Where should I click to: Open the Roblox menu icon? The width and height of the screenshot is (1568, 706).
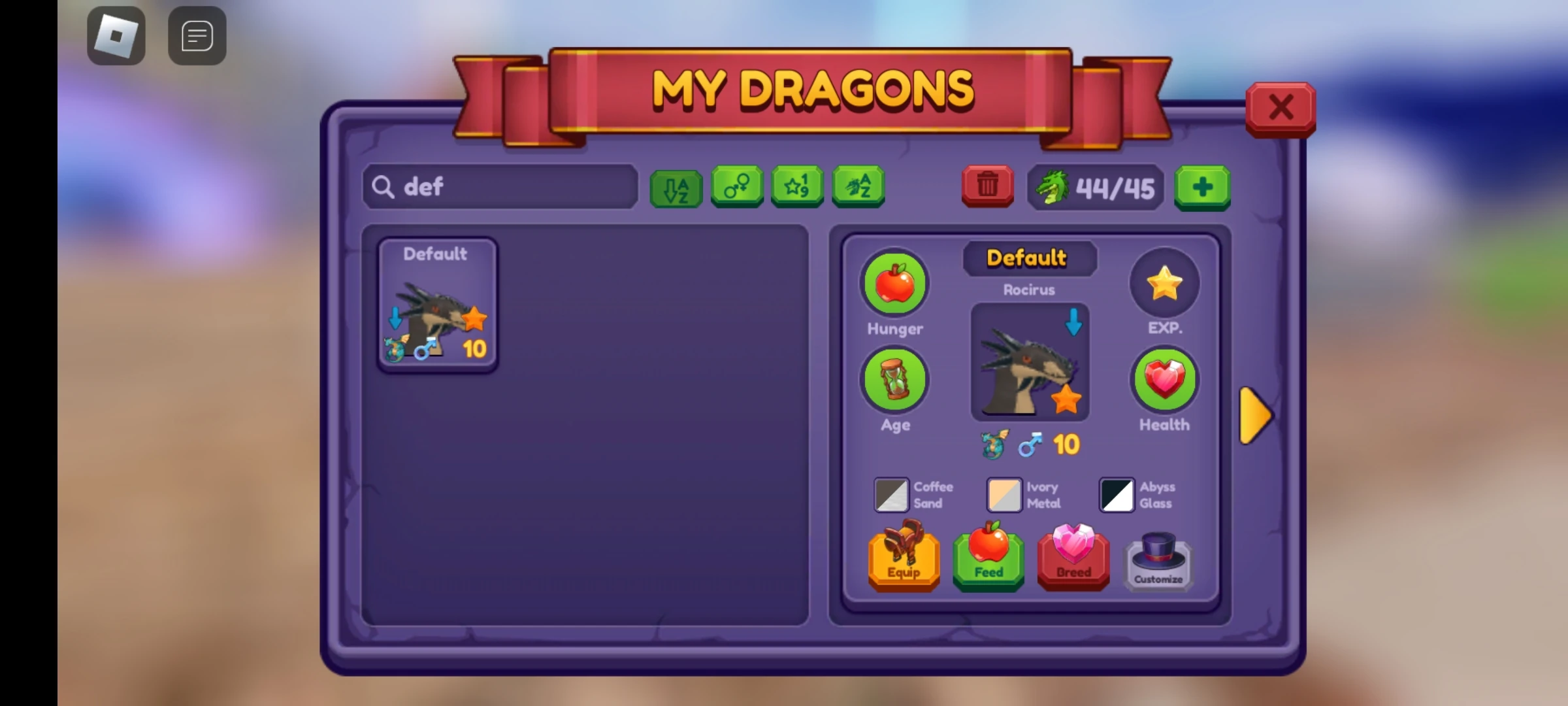(x=117, y=35)
